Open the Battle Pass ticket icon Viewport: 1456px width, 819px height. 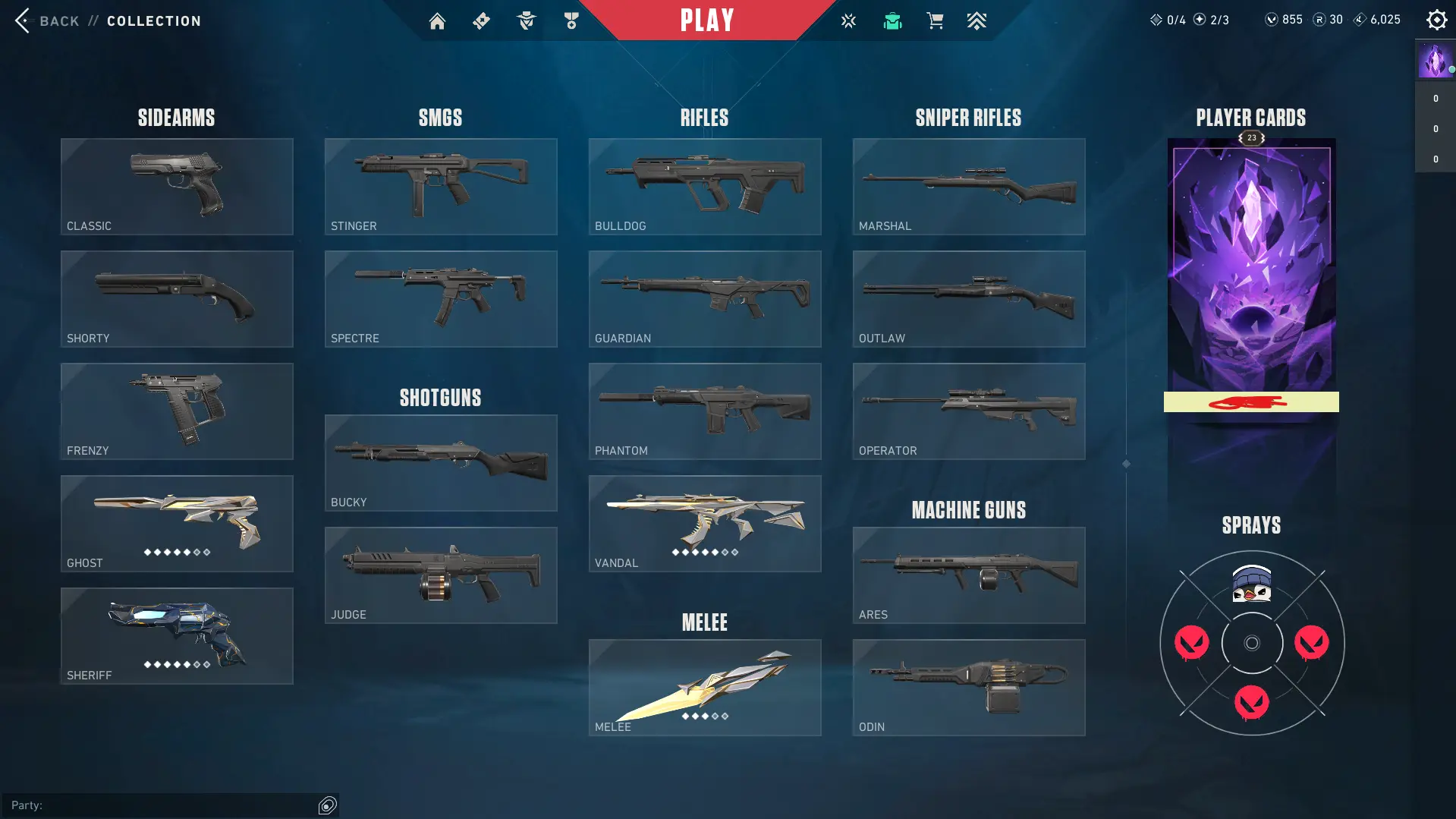481,20
